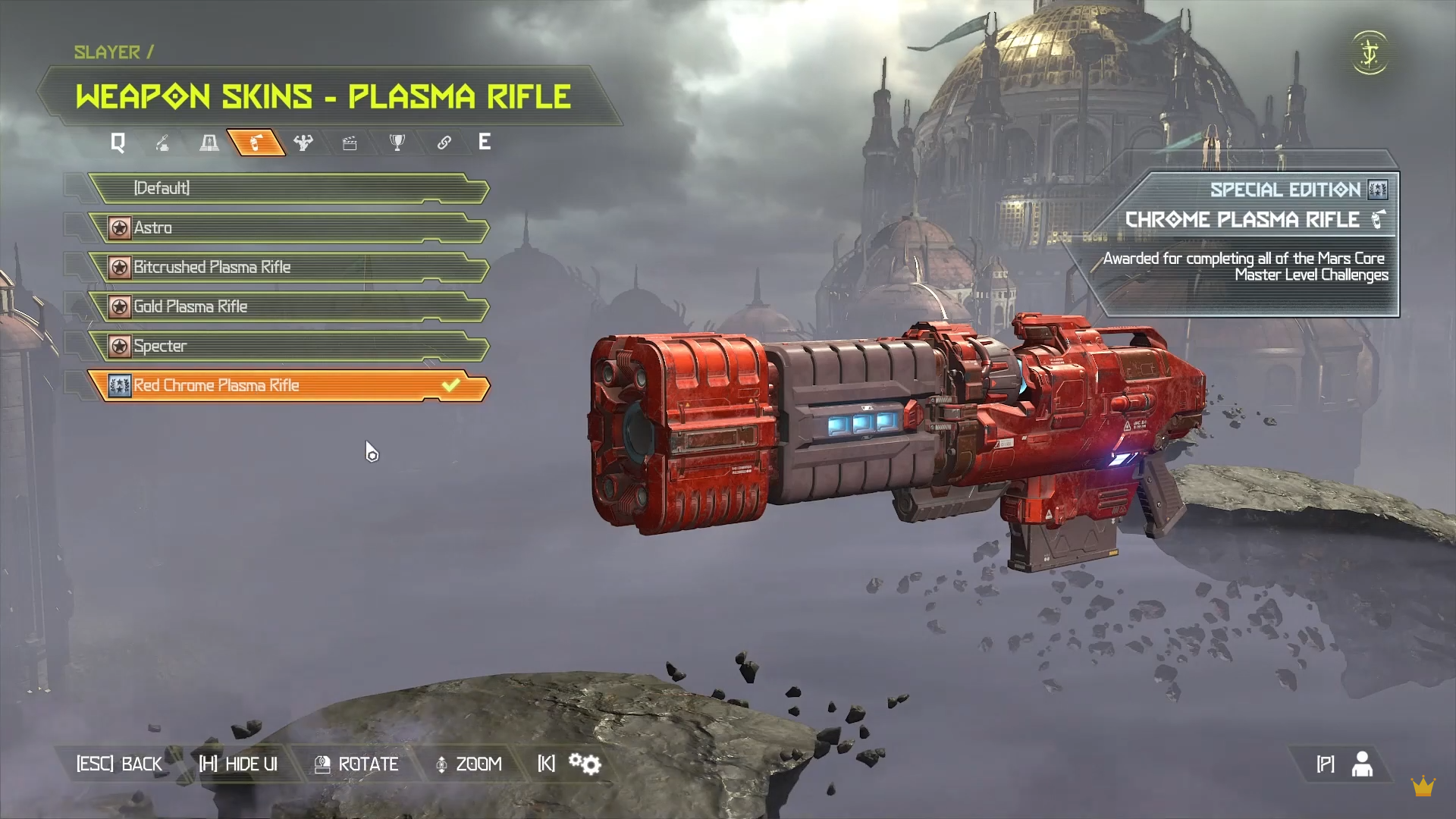Go back with the Back button

click(x=119, y=764)
